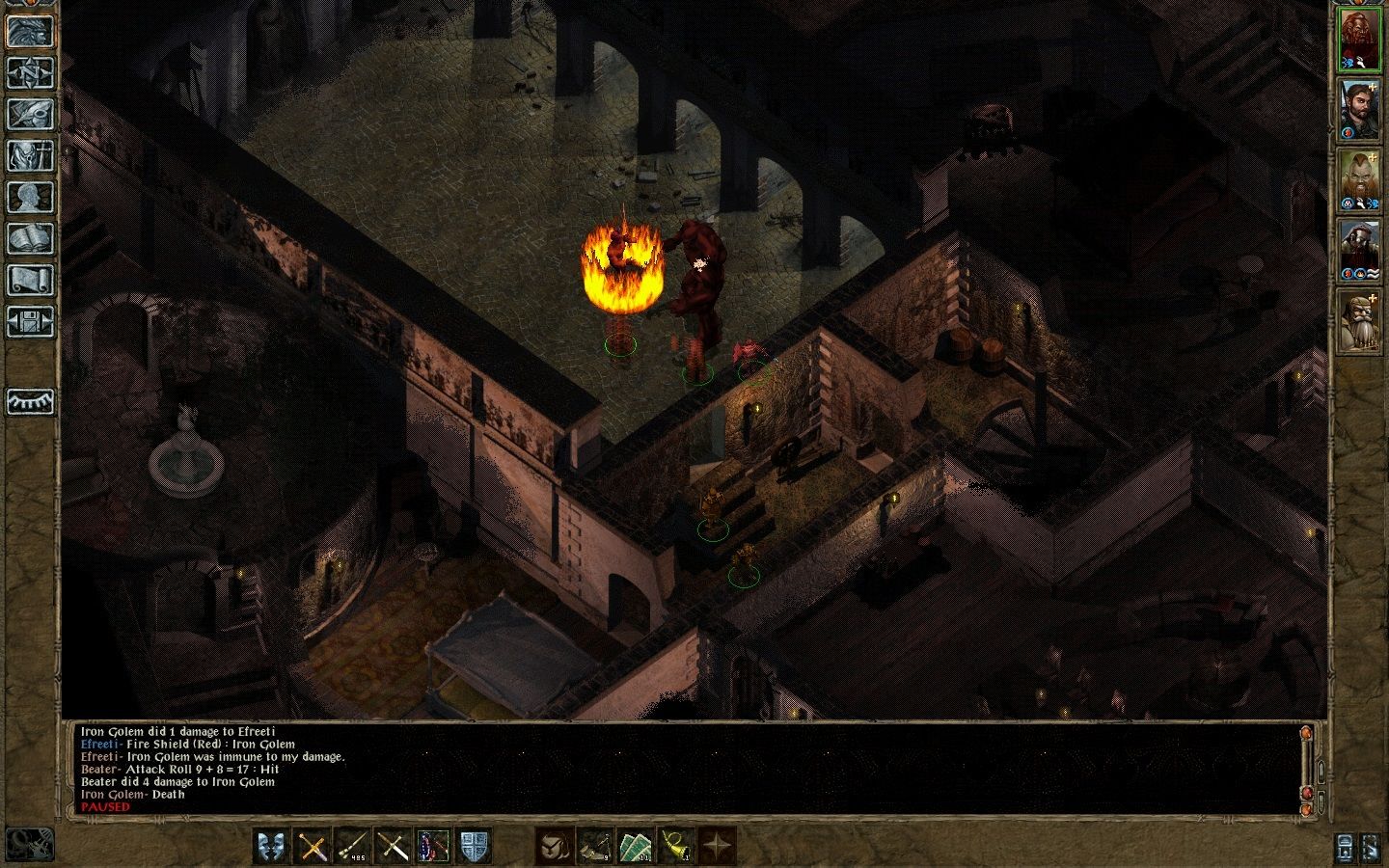Open the save and options menu
The height and width of the screenshot is (868, 1389).
tap(29, 321)
